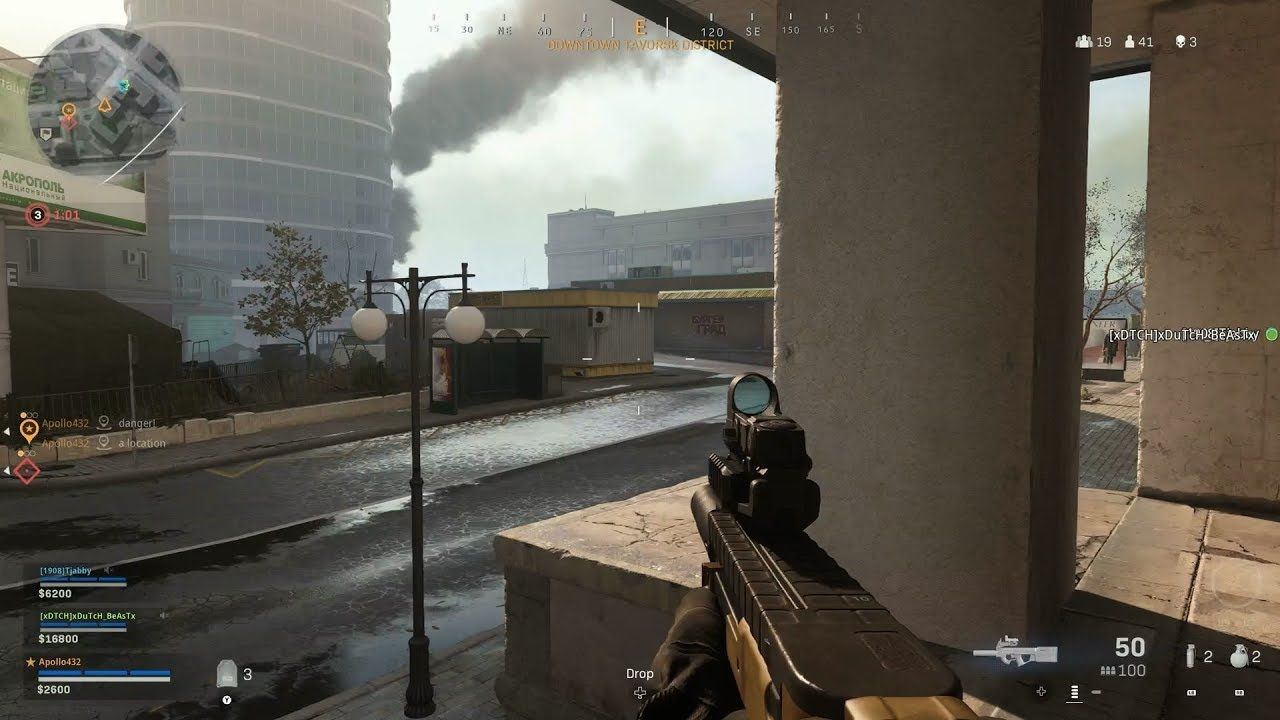The width and height of the screenshot is (1280, 720).
Task: Click Apollo432's name in the squad list
Action: tap(60, 662)
